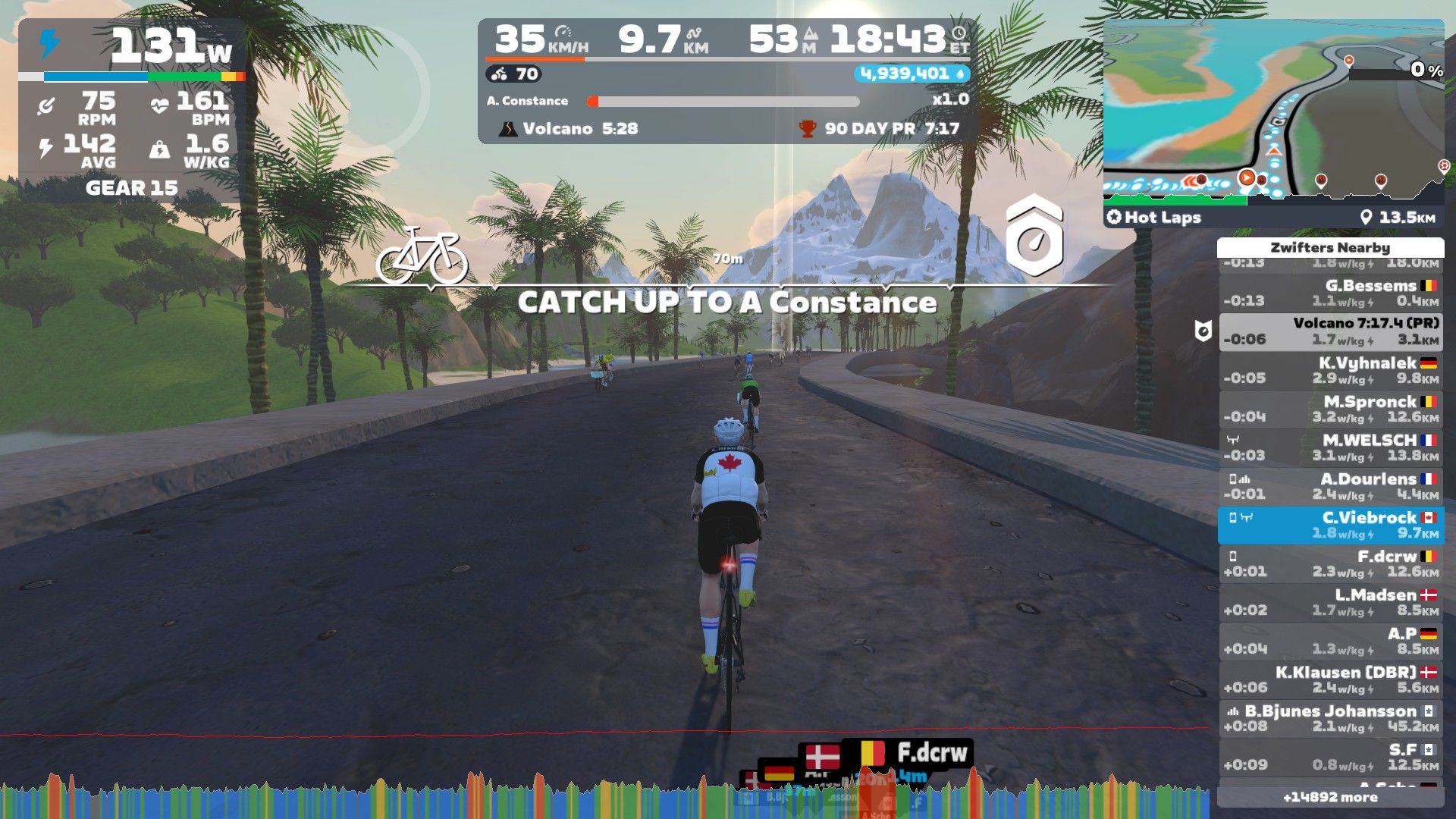
Task: Select A.Dourlens in the rider list
Action: click(x=1331, y=486)
